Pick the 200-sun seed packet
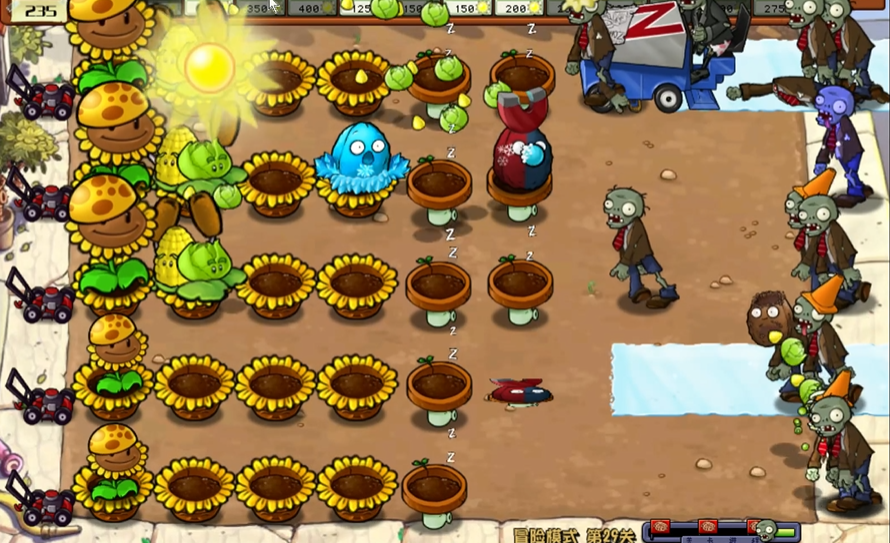890x543 pixels. point(517,7)
